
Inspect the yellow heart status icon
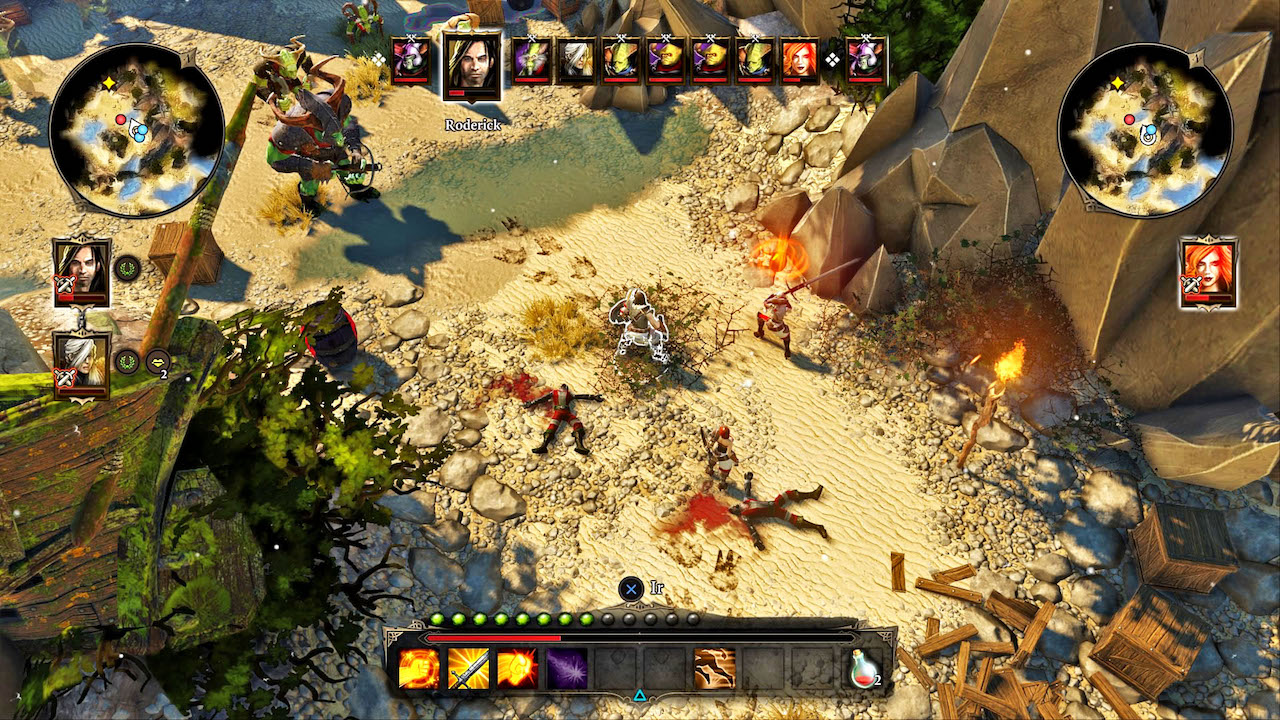tap(157, 362)
